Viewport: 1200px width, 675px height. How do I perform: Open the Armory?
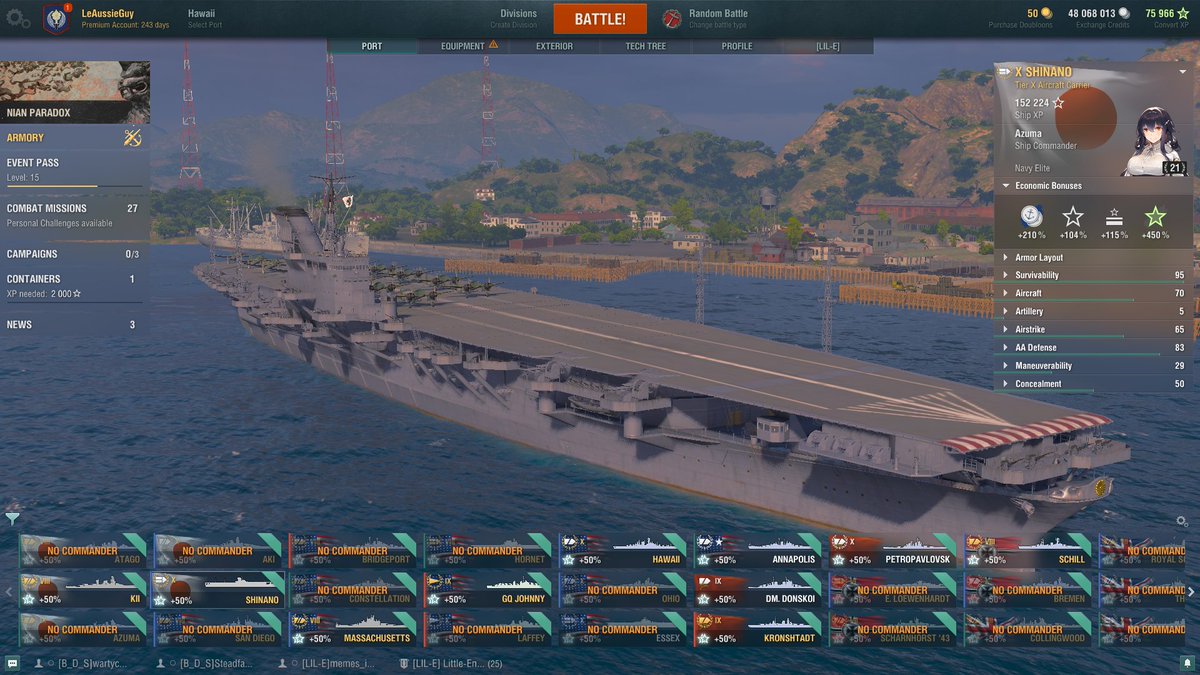pos(74,138)
